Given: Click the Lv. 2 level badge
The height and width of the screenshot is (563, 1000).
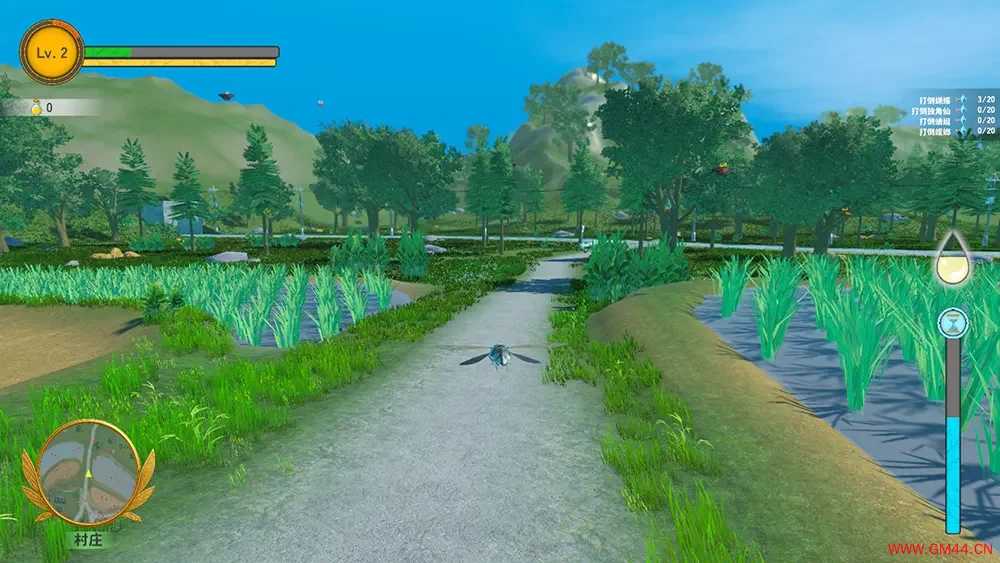Looking at the screenshot, I should point(51,52).
